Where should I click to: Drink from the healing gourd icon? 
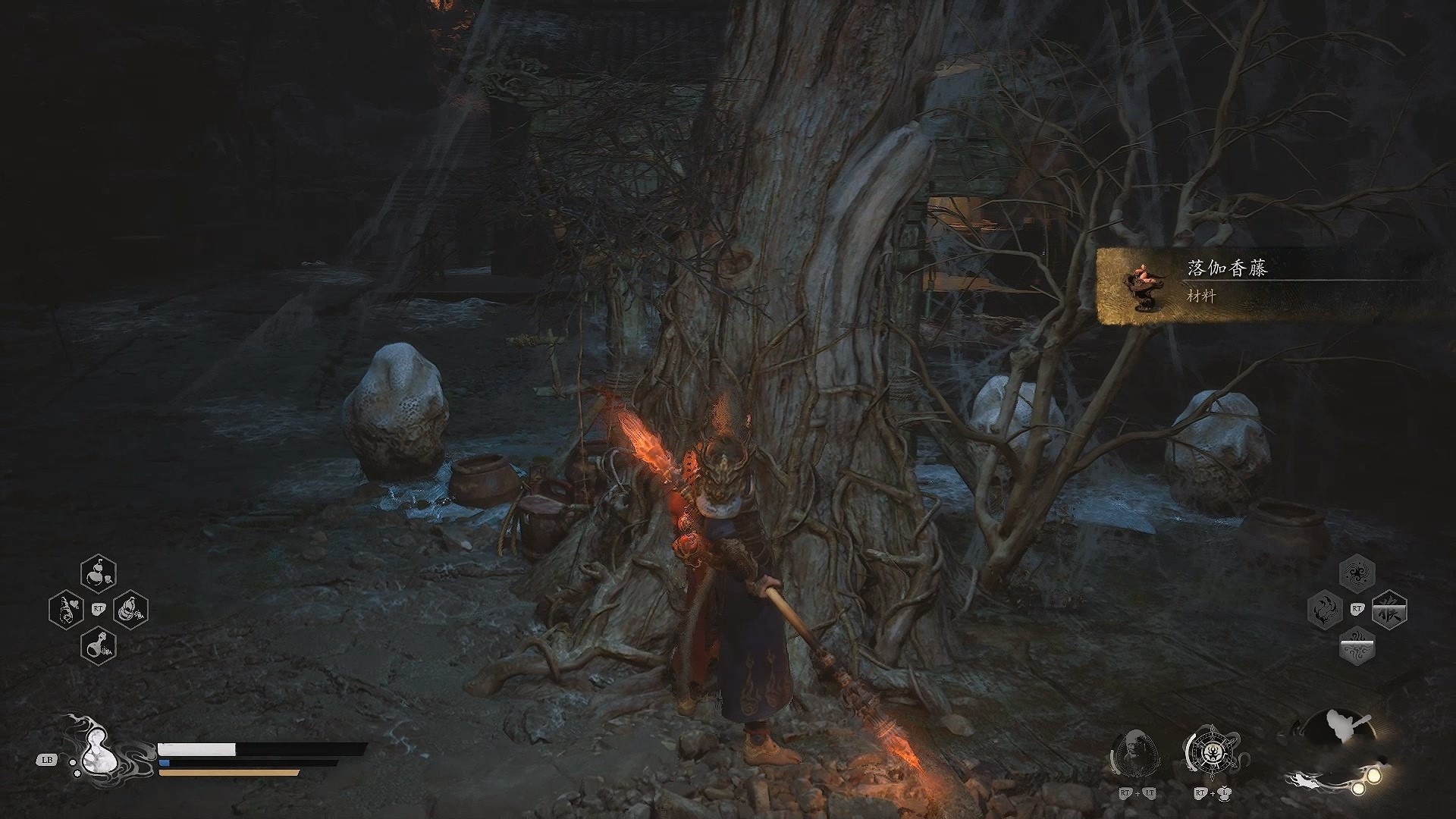click(x=97, y=751)
